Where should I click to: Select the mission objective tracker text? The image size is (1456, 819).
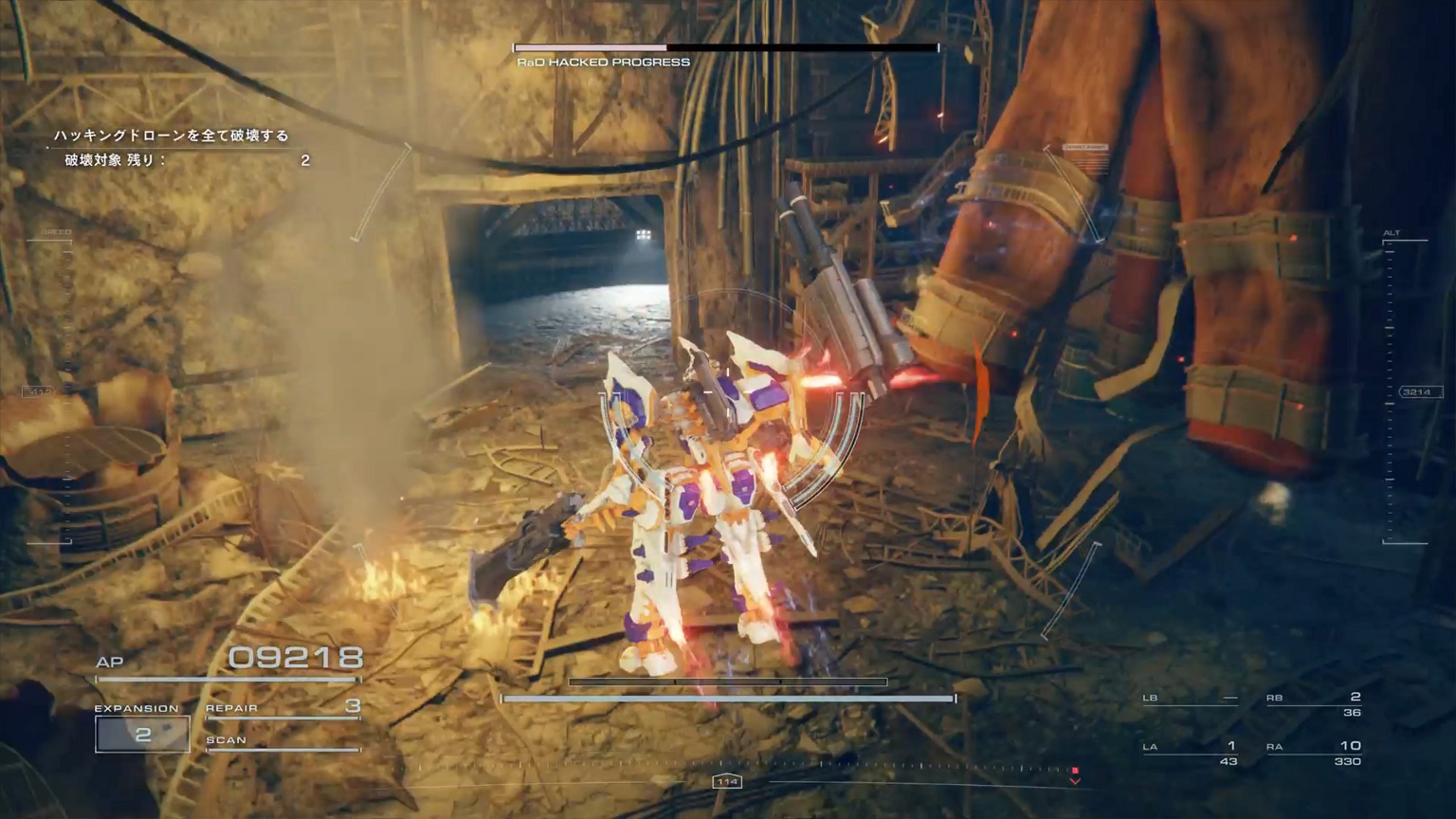pos(172,136)
